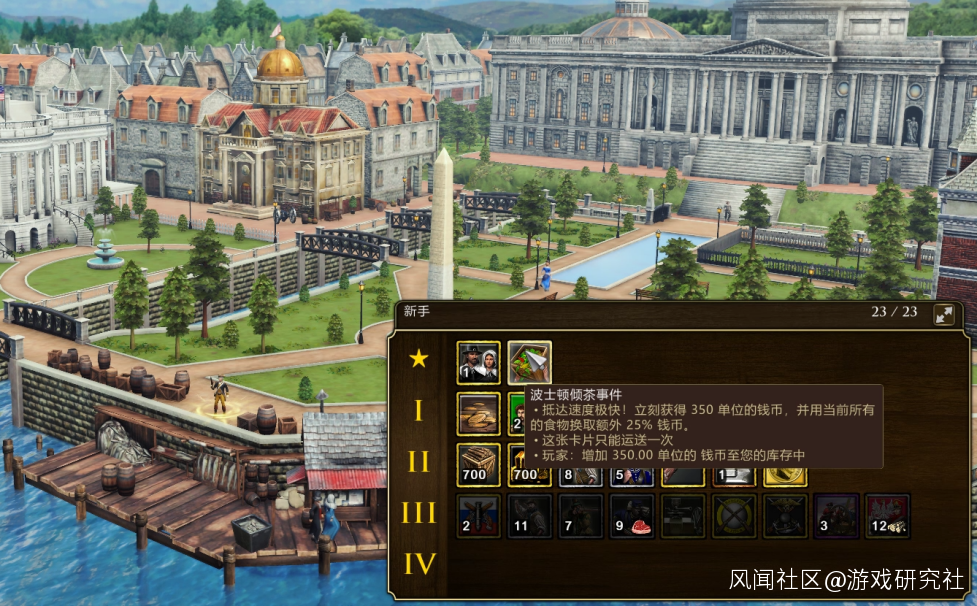Image resolution: width=977 pixels, height=606 pixels.
Task: Pick the Age I flatbread food card
Action: click(478, 413)
